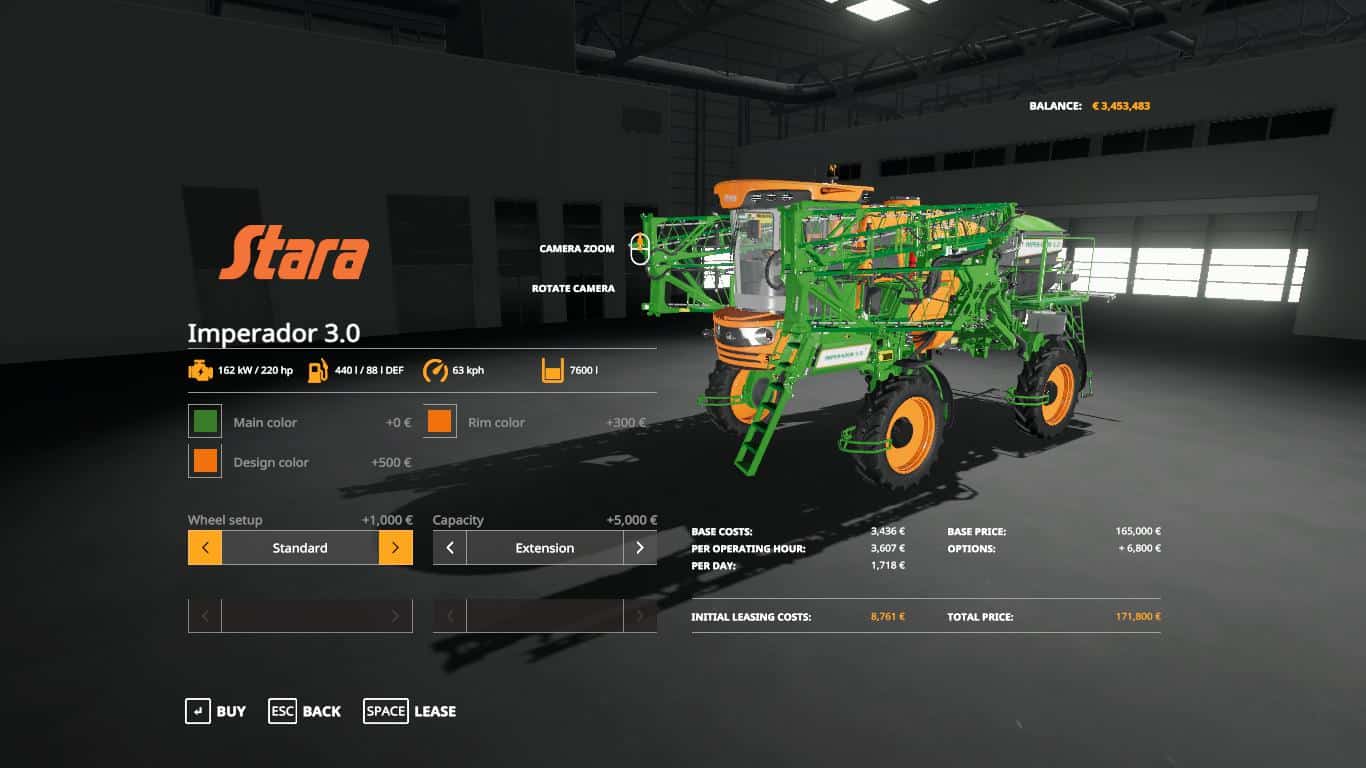Switch Wheel setup to next option
The image size is (1366, 768).
coord(395,548)
